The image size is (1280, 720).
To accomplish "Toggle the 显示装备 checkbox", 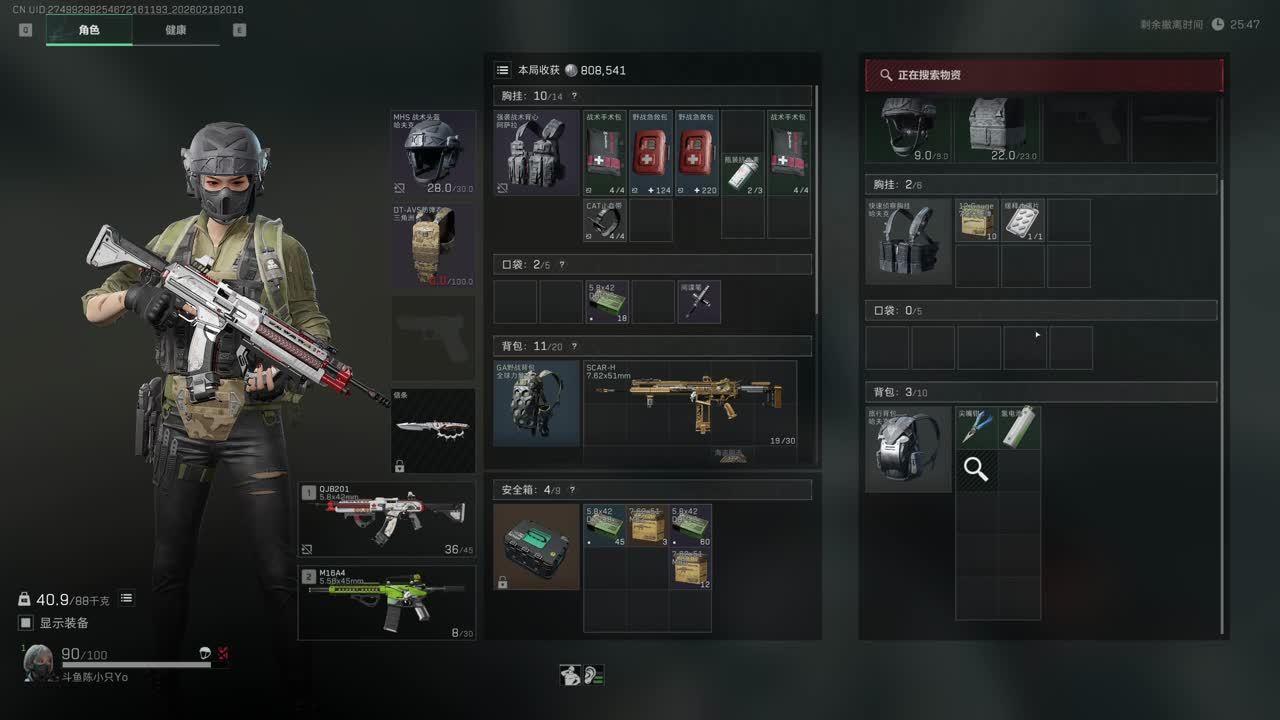I will [x=26, y=623].
